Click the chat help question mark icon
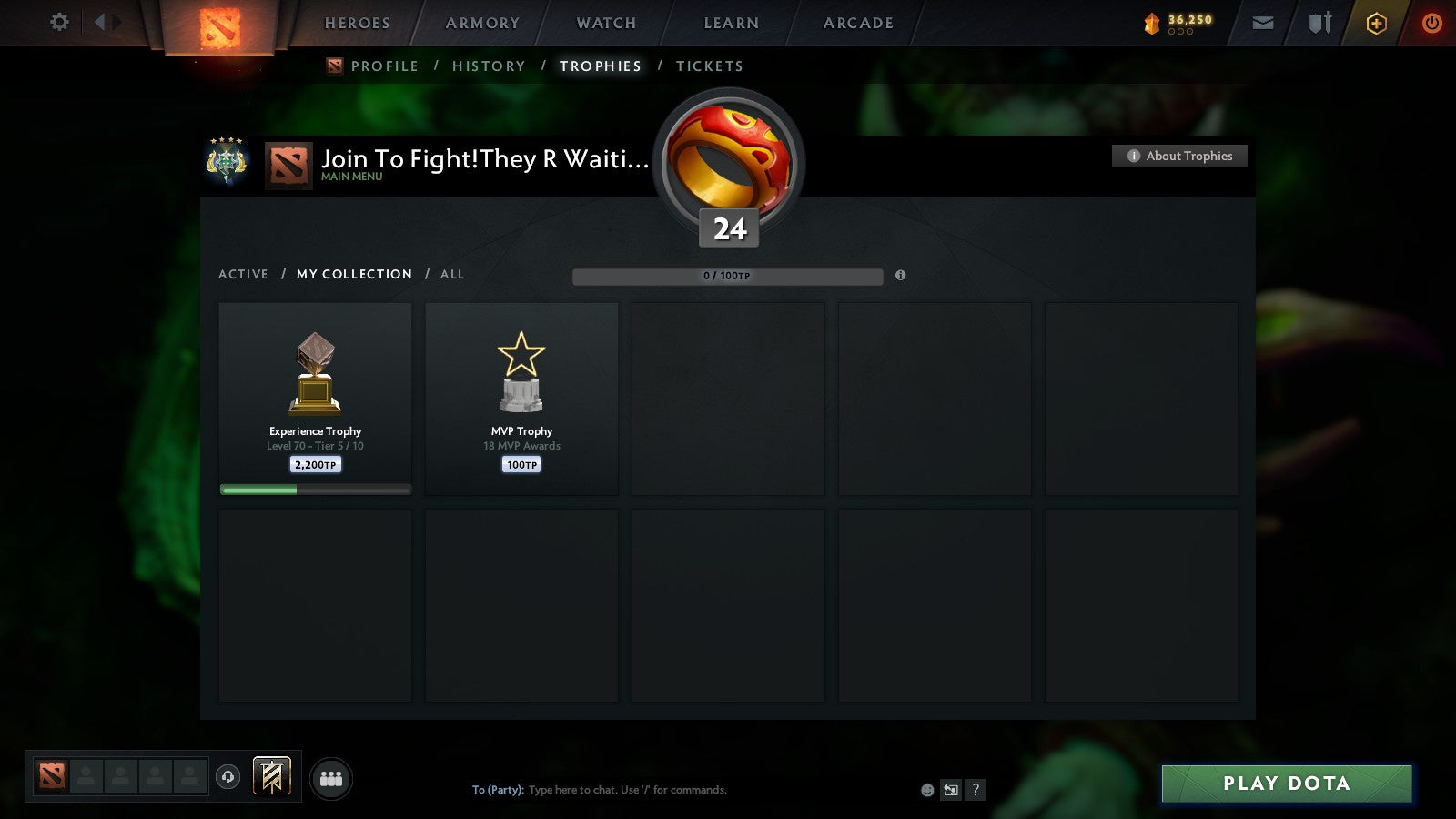 [976, 790]
